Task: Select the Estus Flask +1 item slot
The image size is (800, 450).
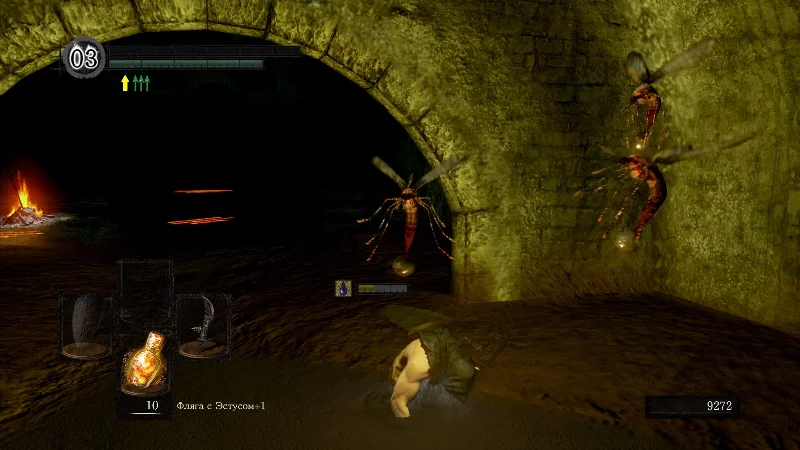Action: click(144, 360)
